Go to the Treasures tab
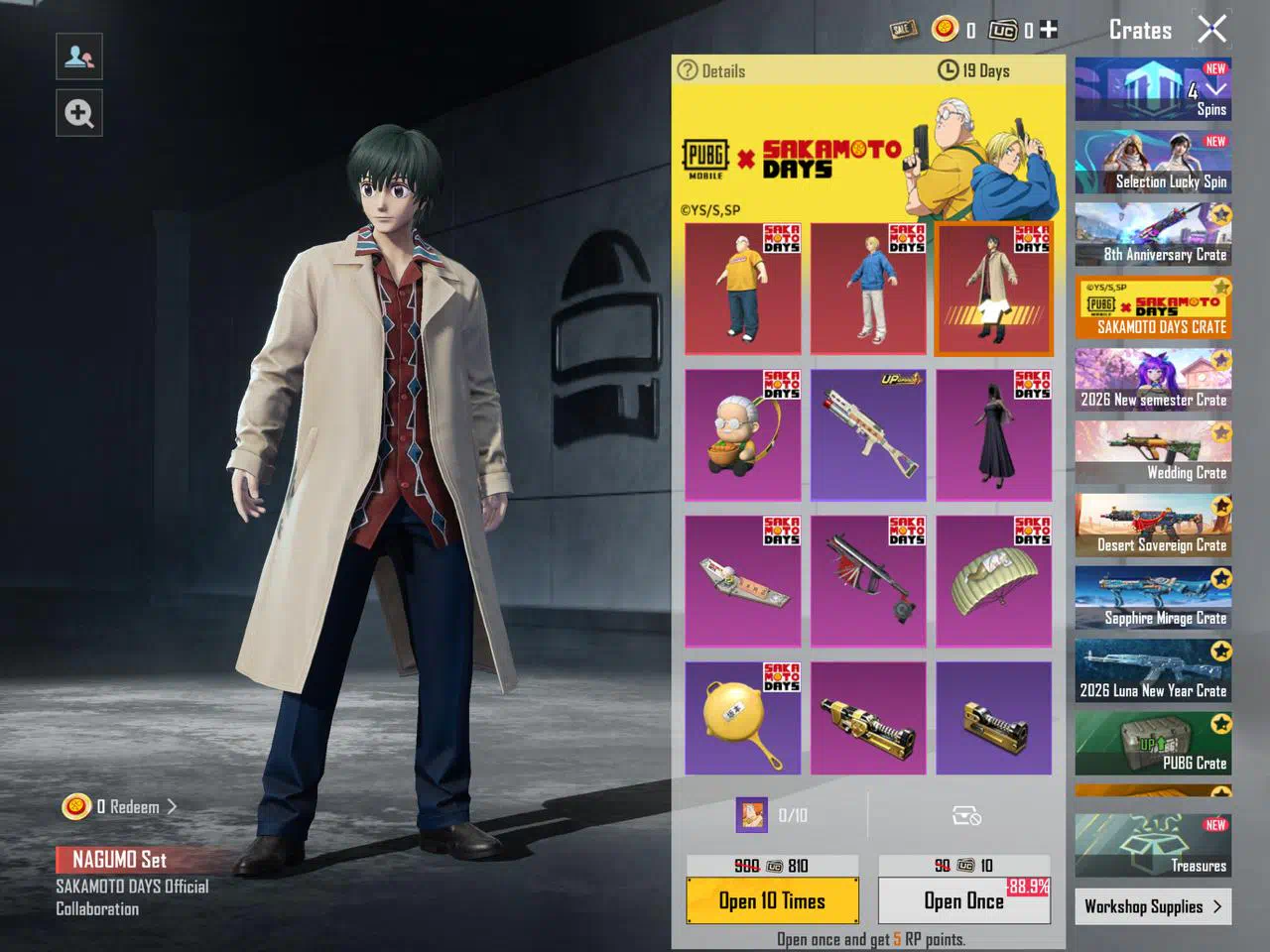Image resolution: width=1270 pixels, height=952 pixels. click(1153, 845)
